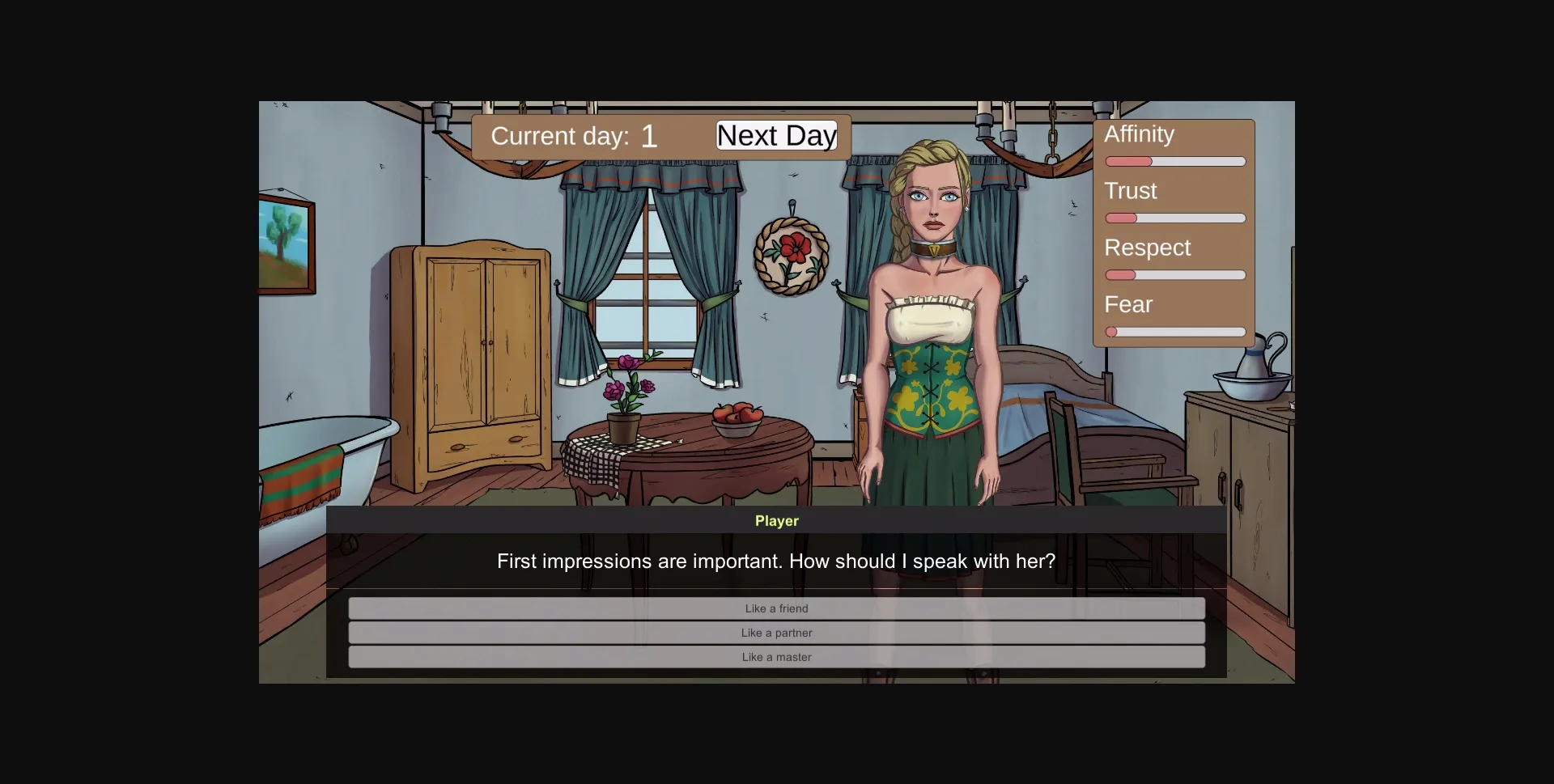Viewport: 1554px width, 784px height.
Task: Click the Affinity progress bar
Action: 1174,161
